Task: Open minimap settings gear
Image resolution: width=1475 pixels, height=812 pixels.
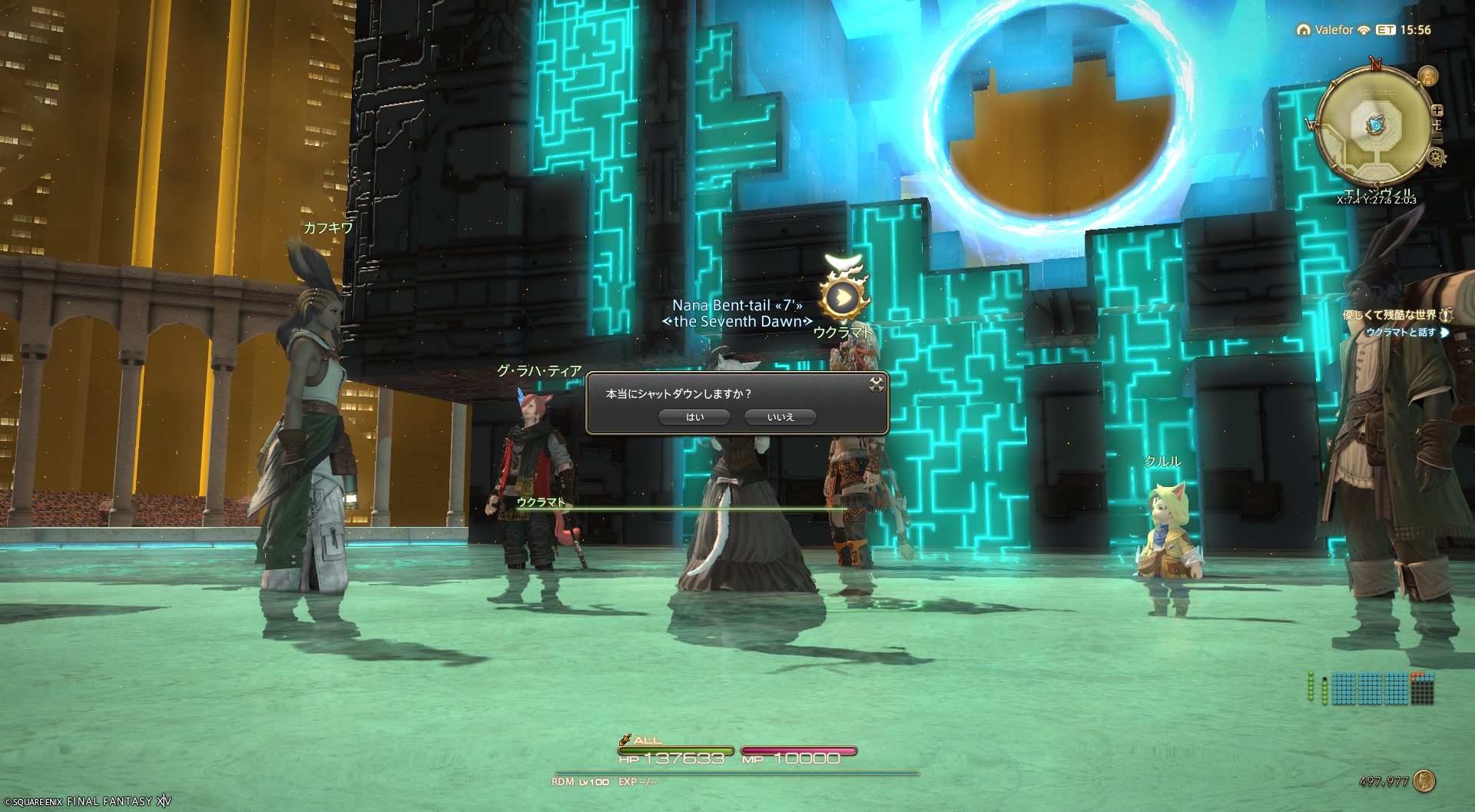Action: pos(1435,157)
